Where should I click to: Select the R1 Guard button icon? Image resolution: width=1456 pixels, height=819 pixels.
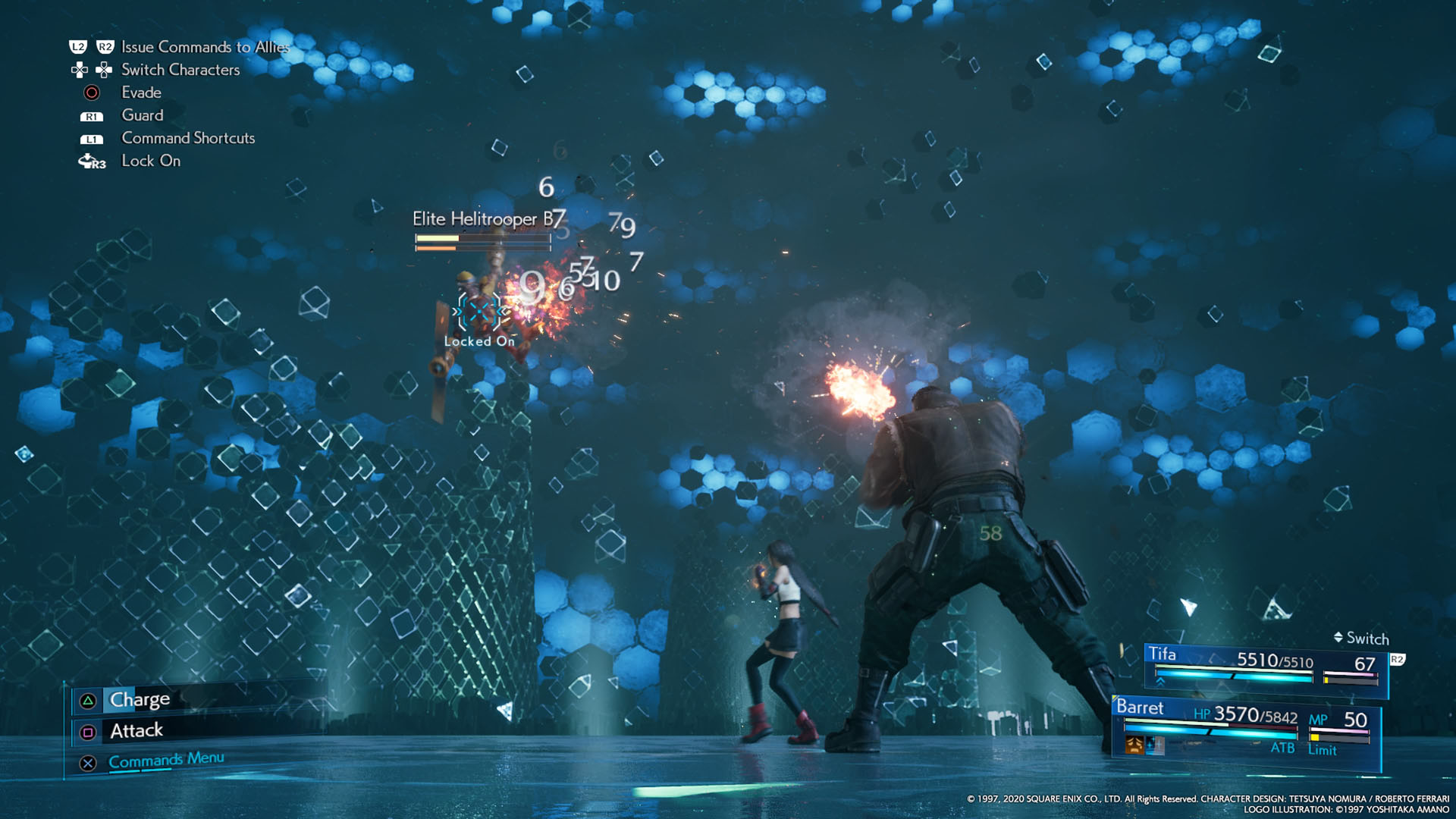pyautogui.click(x=93, y=116)
